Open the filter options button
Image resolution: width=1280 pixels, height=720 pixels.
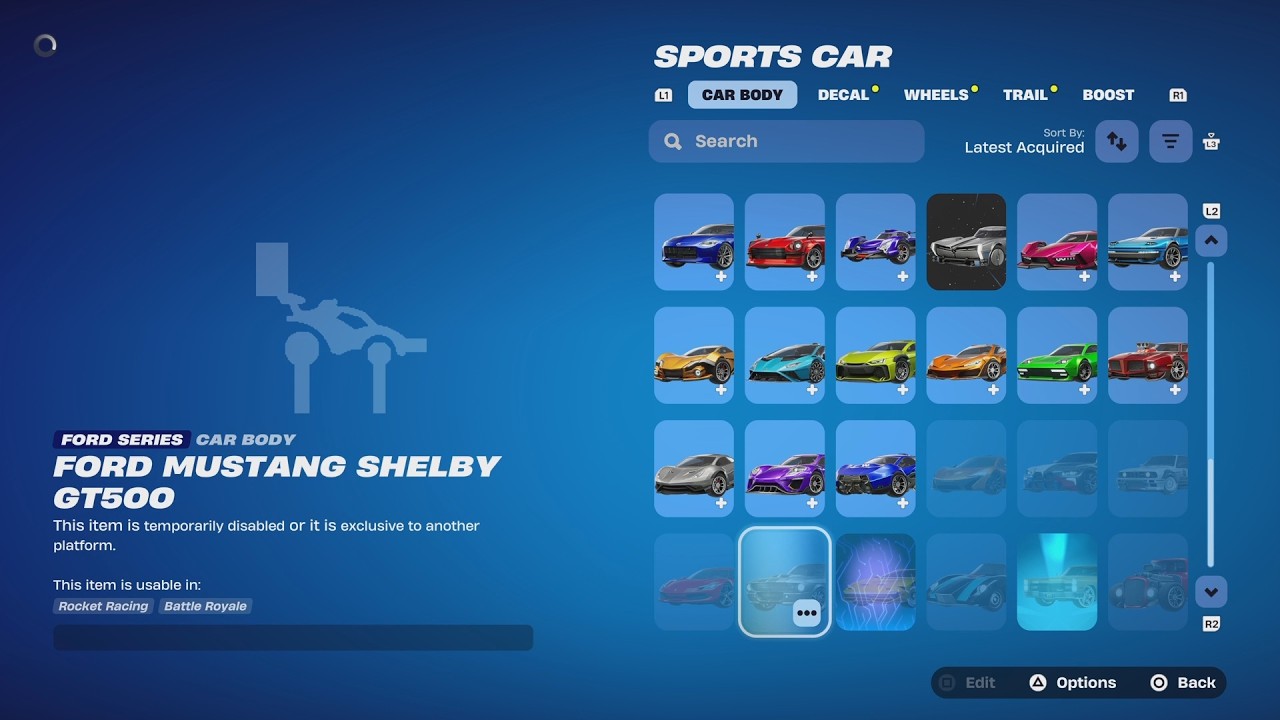[1170, 141]
